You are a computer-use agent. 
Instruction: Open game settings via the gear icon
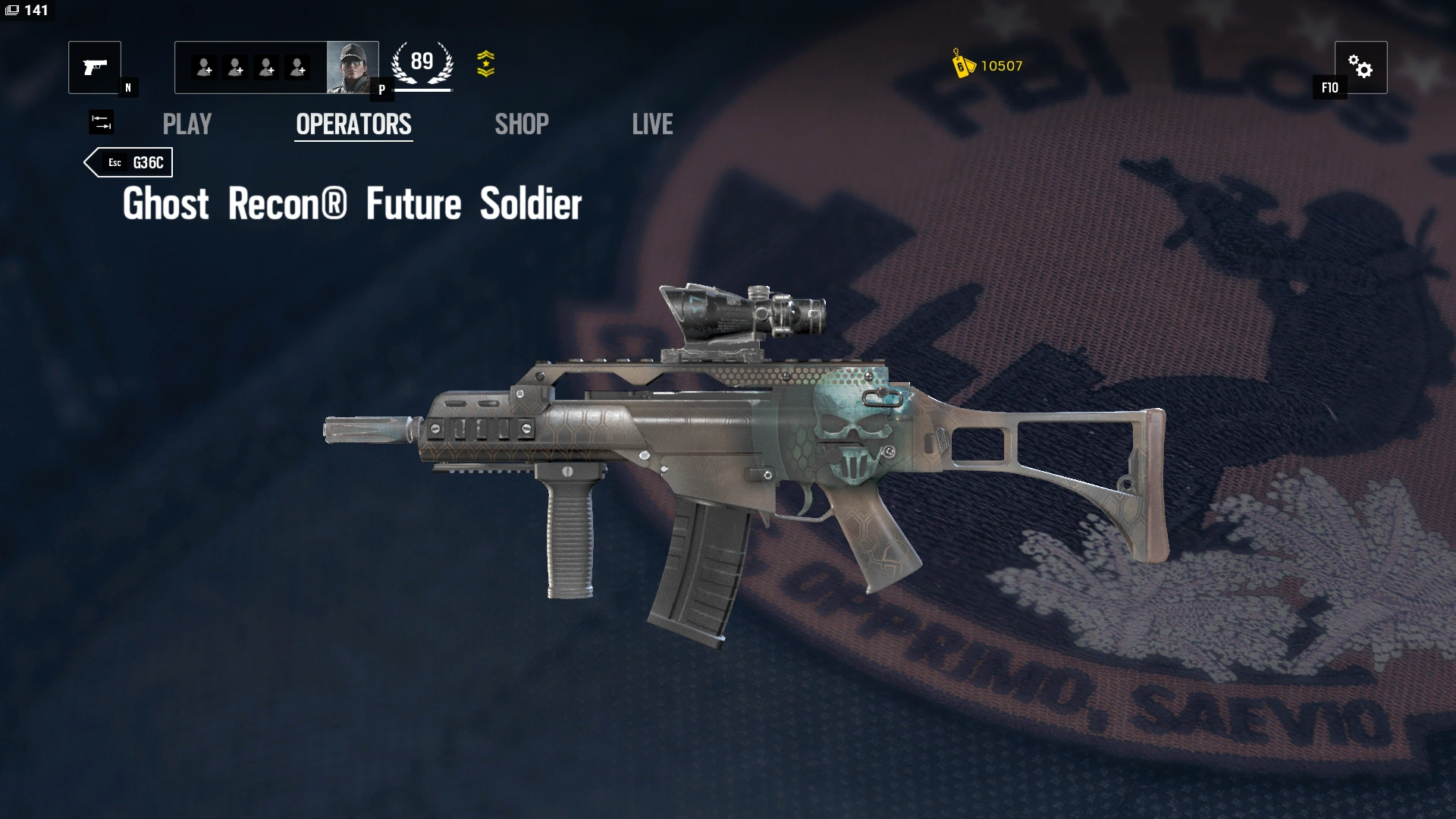tap(1363, 67)
